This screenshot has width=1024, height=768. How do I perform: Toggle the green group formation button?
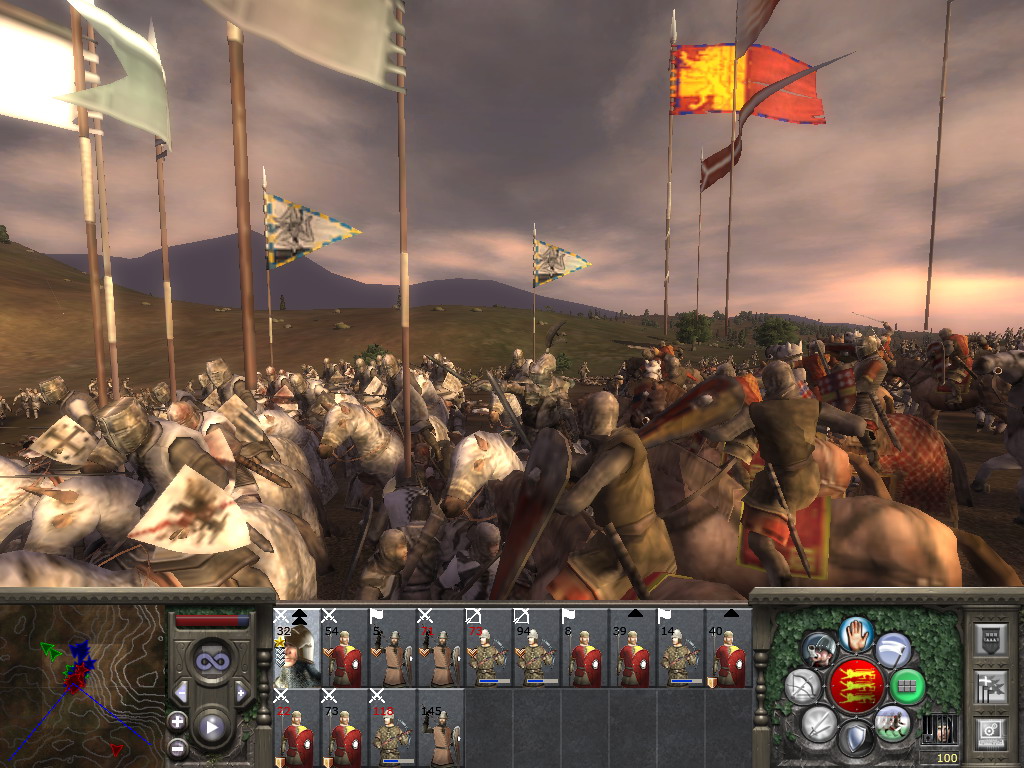908,686
